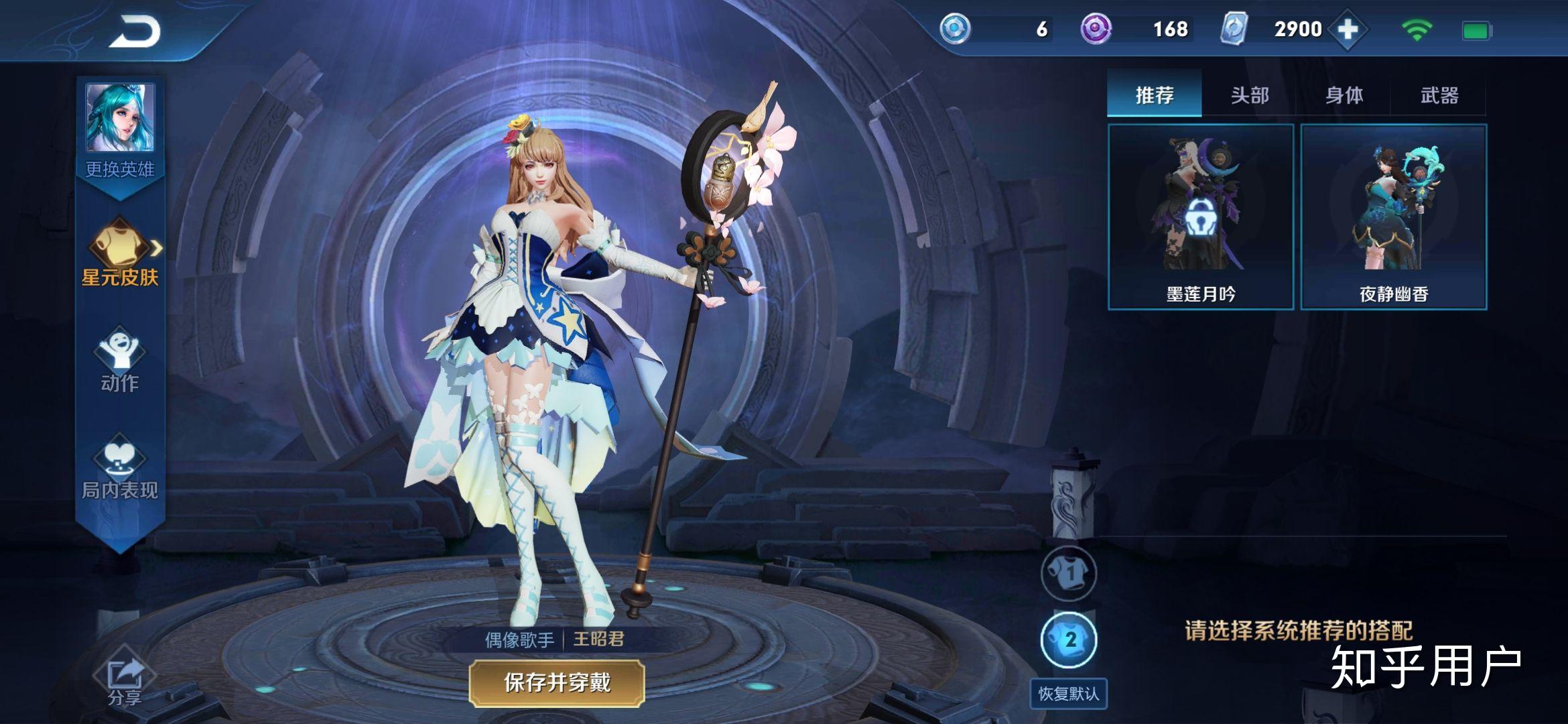Click the 更换英雄 hero portrait

121,117
